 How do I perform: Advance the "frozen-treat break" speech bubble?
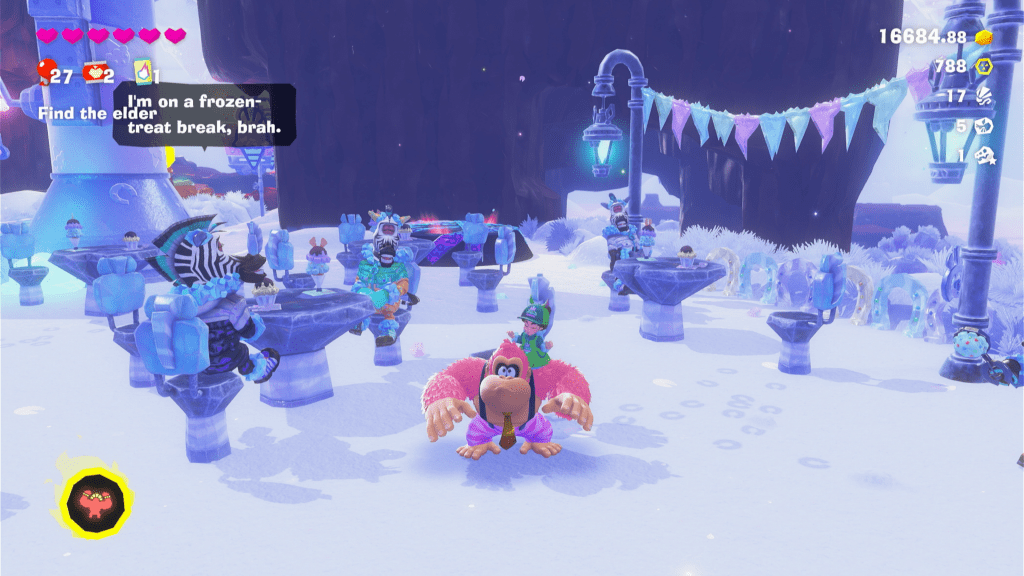[x=204, y=115]
